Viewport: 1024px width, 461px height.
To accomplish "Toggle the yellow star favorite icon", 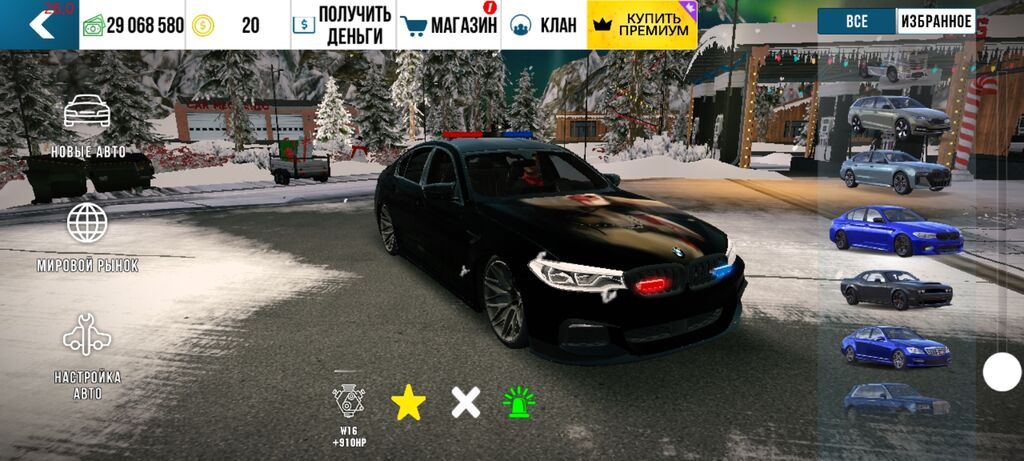I will [408, 402].
